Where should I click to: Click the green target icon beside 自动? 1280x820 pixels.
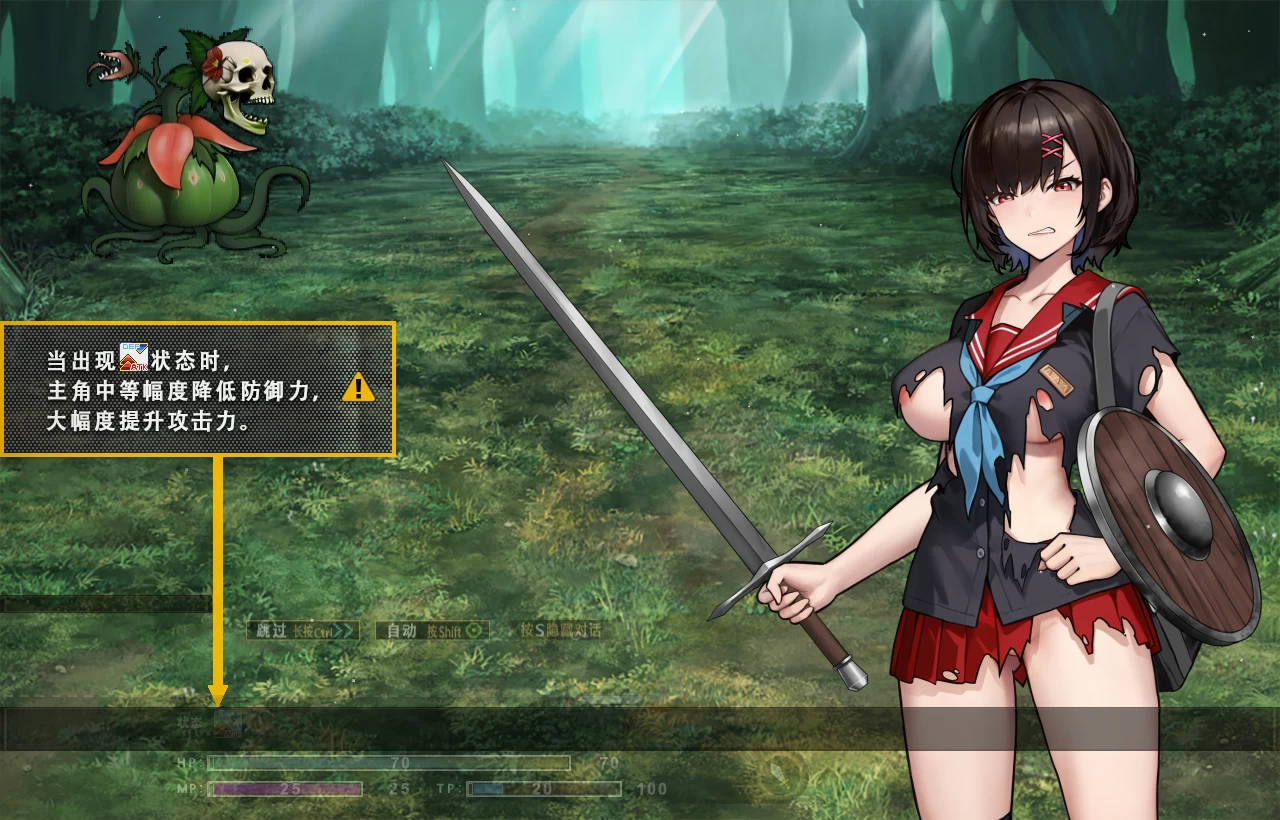point(474,632)
